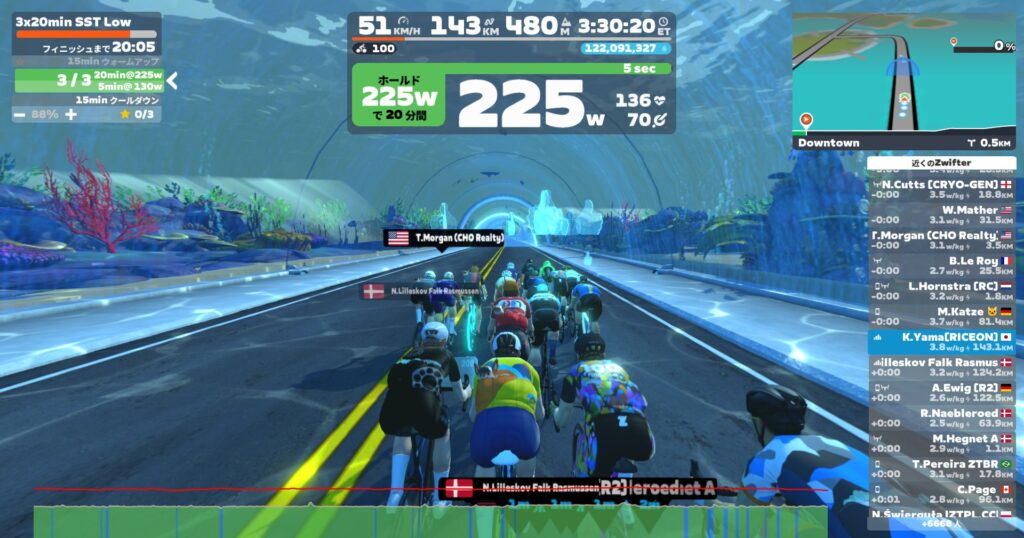Viewport: 1024px width, 538px height.
Task: Select N.Cutts [CRYO-GEN] in the nearby rider list
Action: [x=941, y=189]
